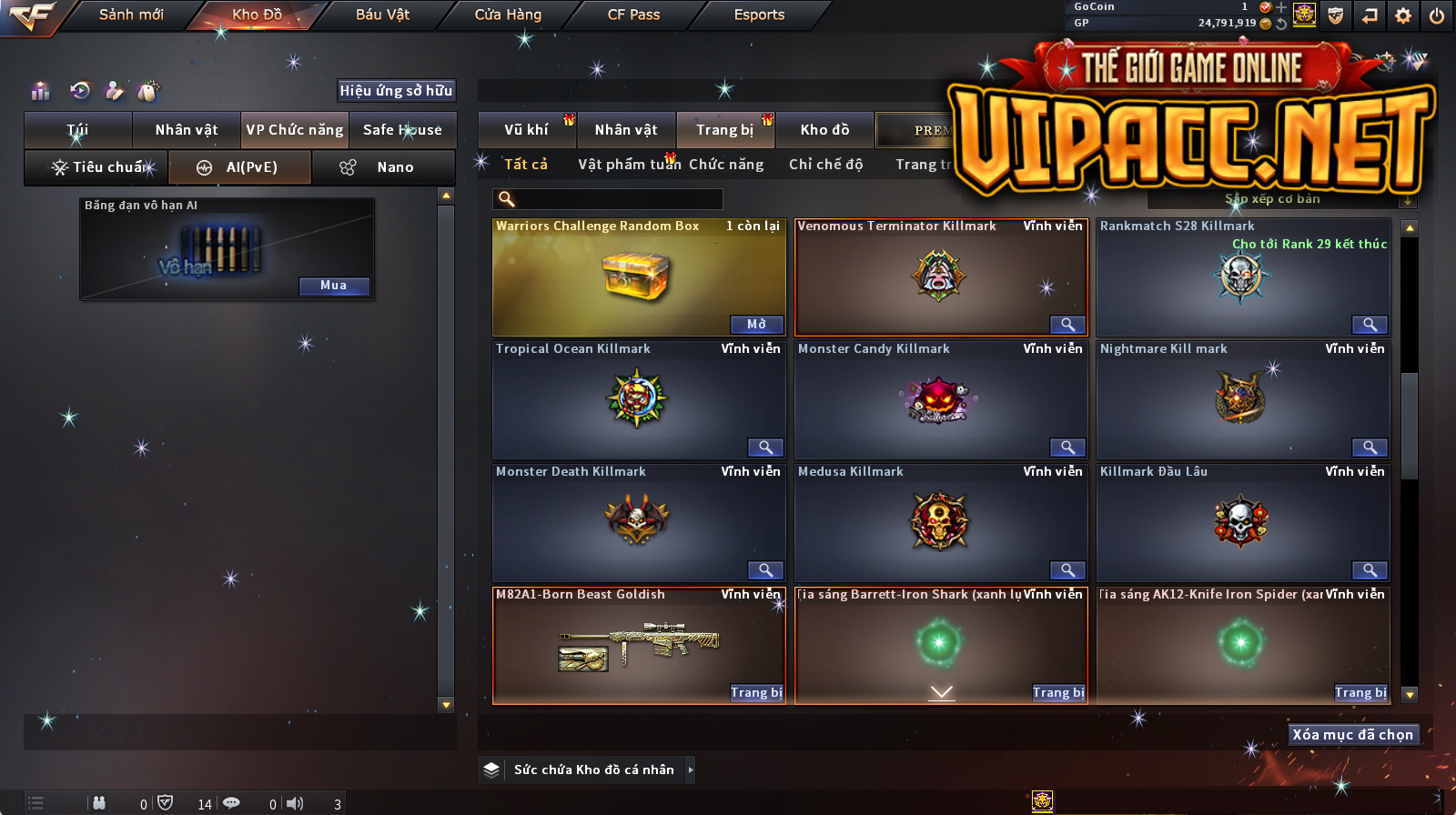Open the Sảnh mới lobby tab
1456x815 pixels.
point(131,15)
